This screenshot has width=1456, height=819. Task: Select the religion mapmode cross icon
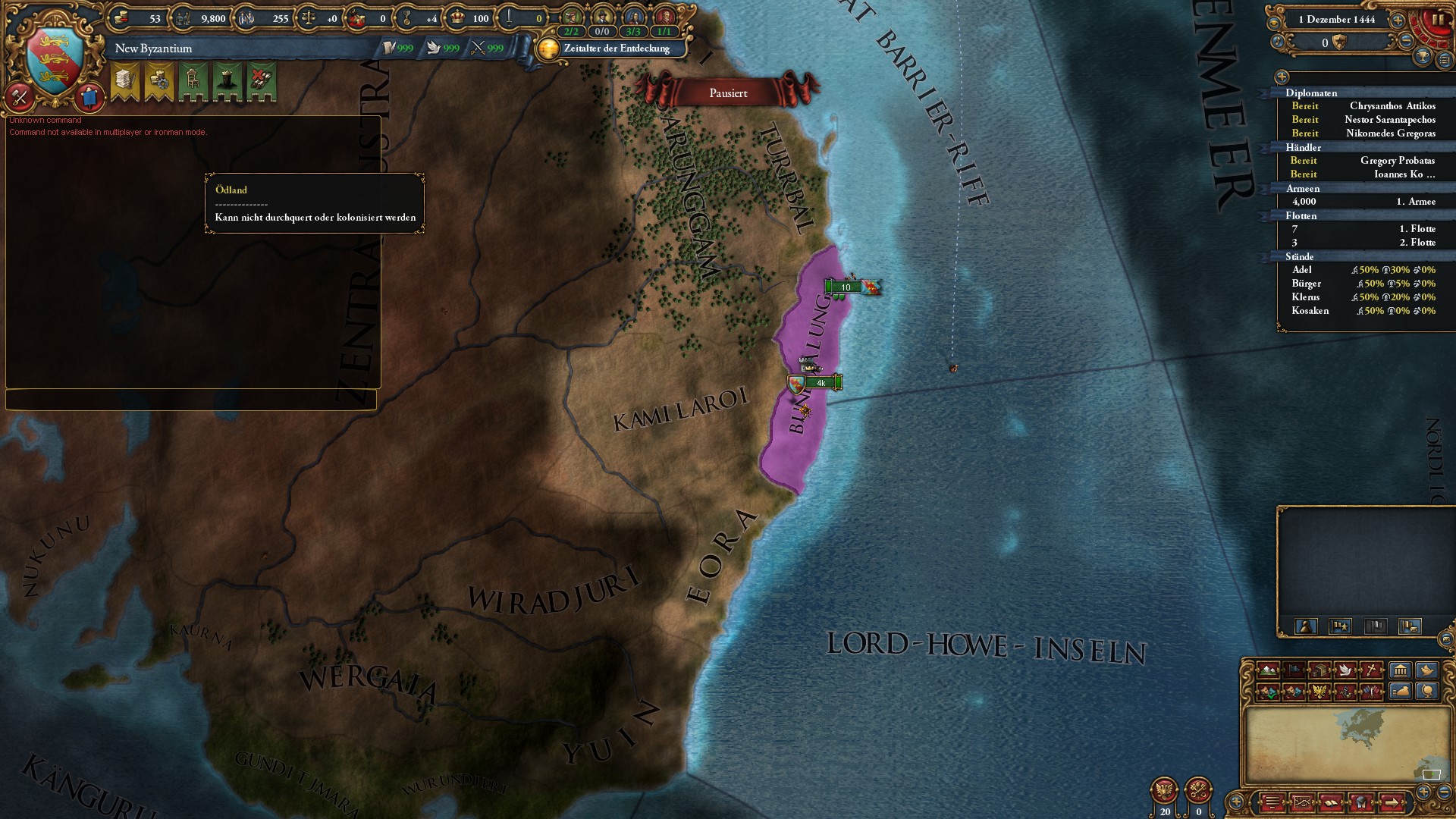point(1371,670)
